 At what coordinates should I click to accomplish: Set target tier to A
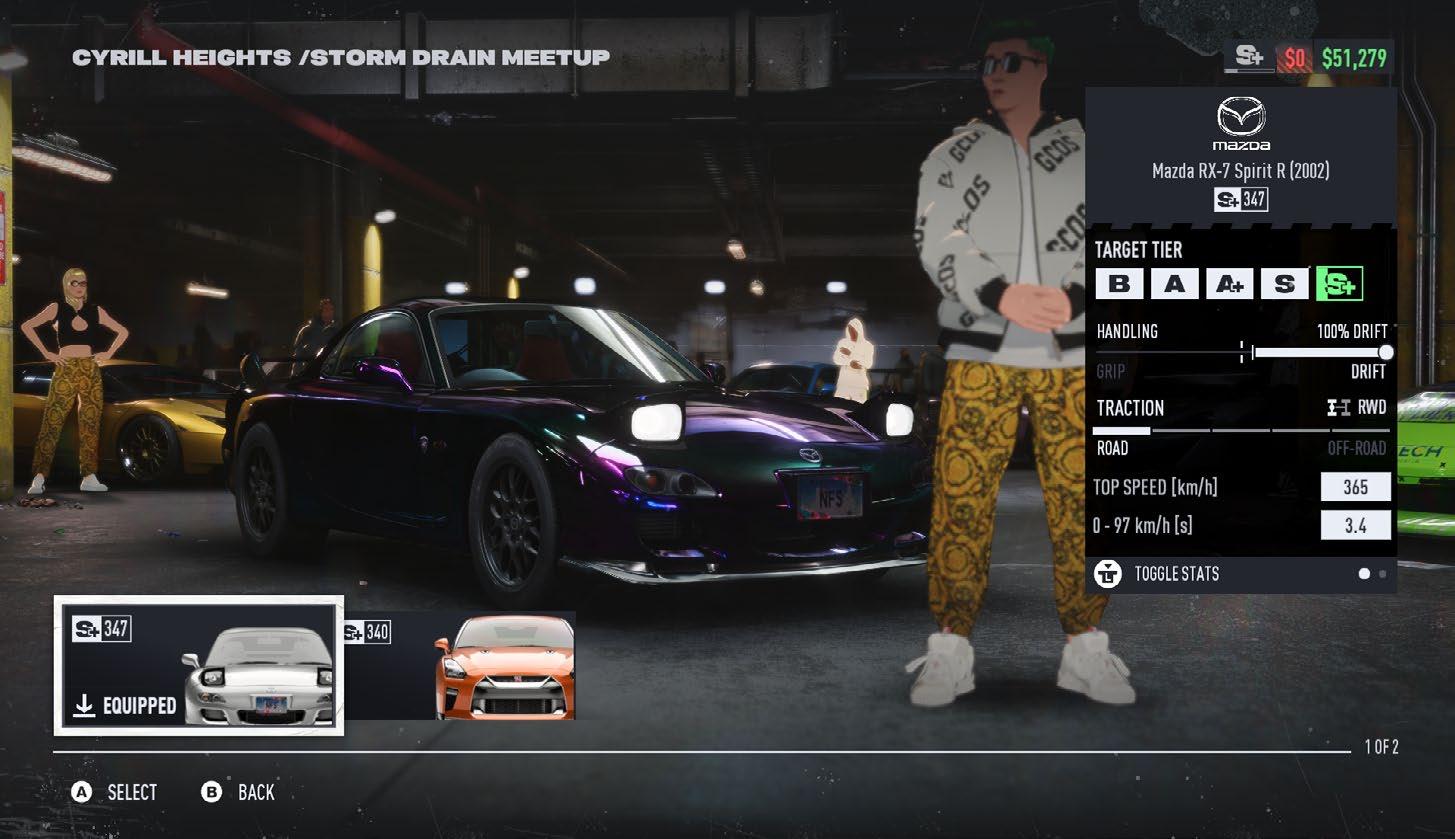pyautogui.click(x=1174, y=284)
